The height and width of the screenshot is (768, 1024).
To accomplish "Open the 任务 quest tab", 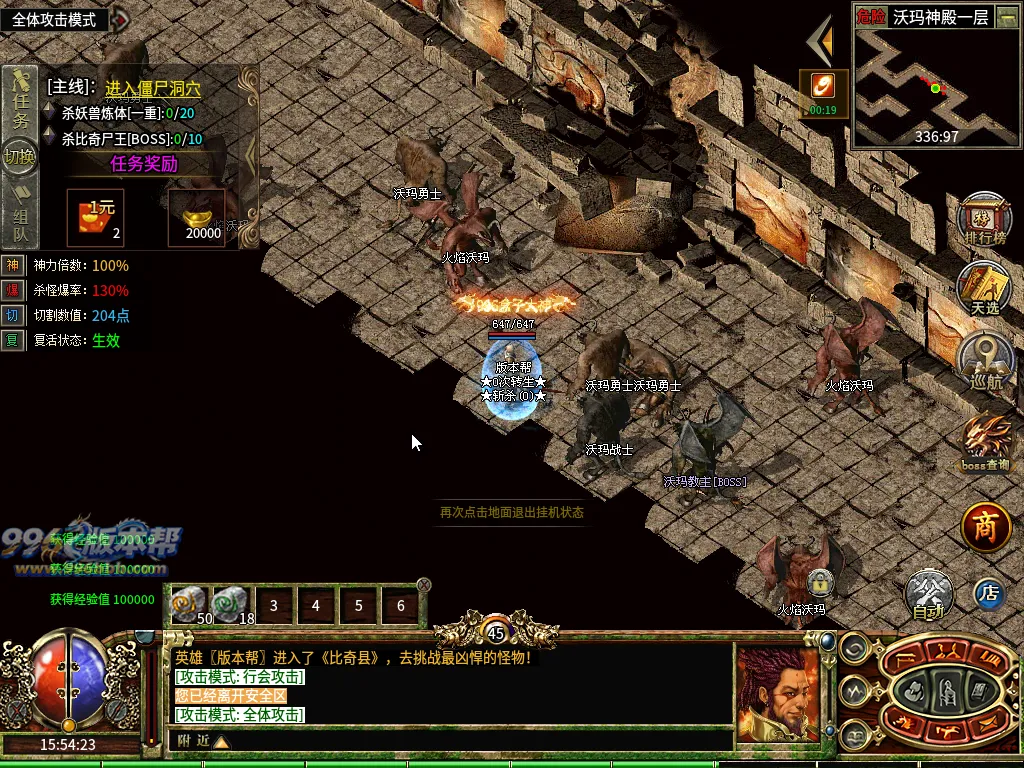I will click(20, 100).
